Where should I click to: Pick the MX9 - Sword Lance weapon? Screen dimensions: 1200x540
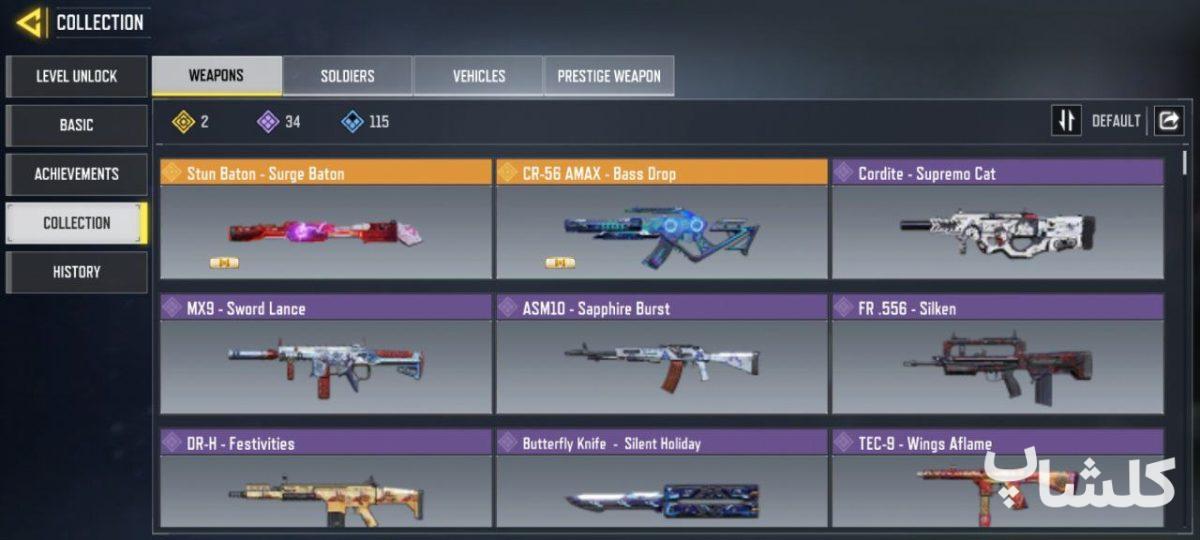pos(326,354)
